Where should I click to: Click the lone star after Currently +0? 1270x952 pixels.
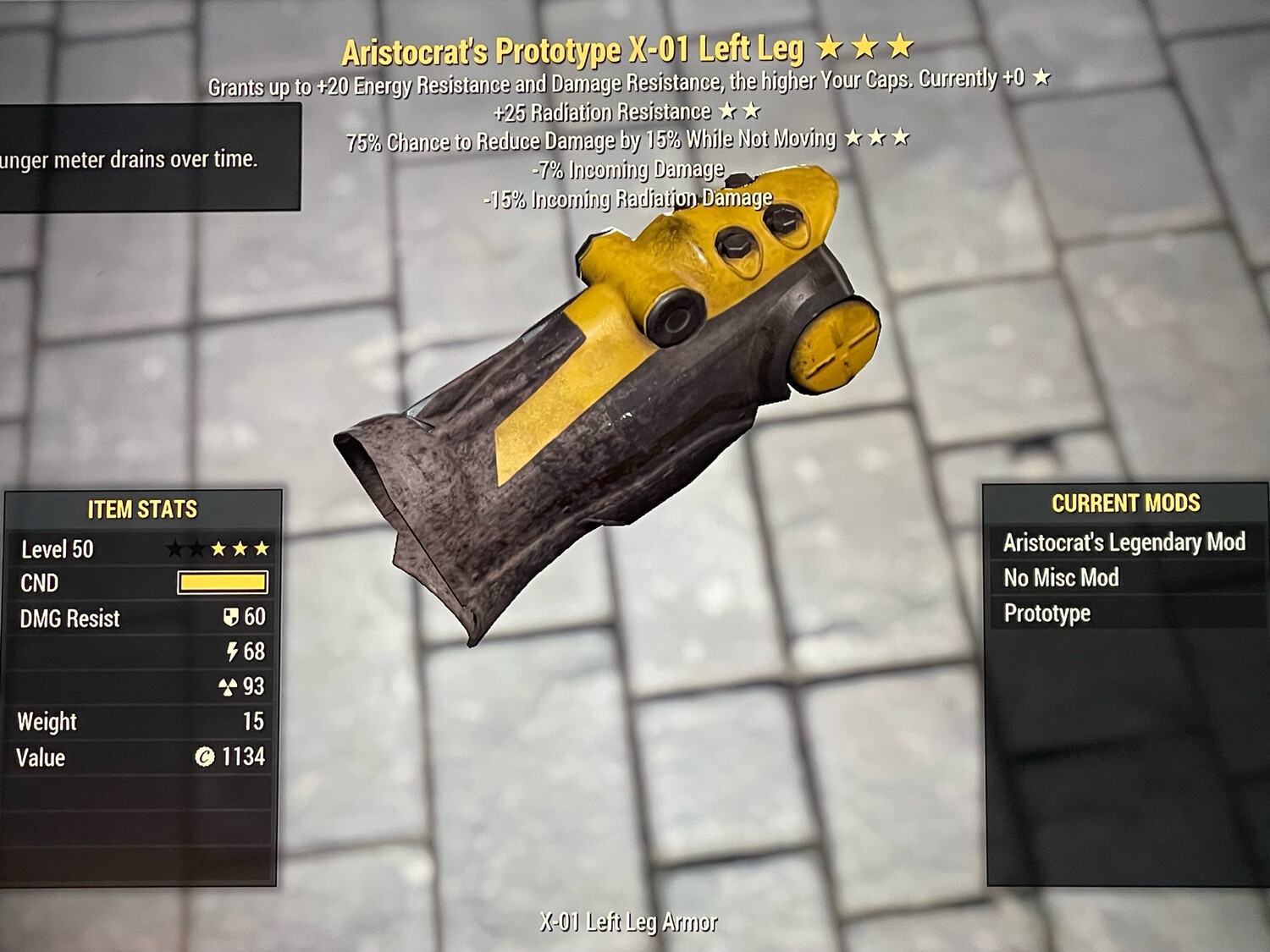coord(1041,80)
